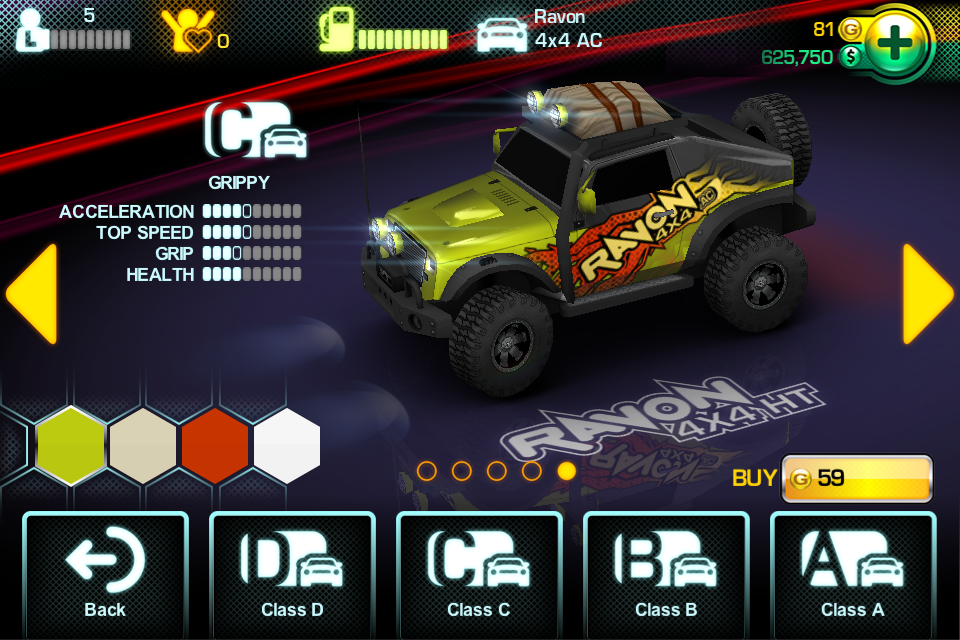
Task: Choose the red-orange paint color
Action: [215, 445]
